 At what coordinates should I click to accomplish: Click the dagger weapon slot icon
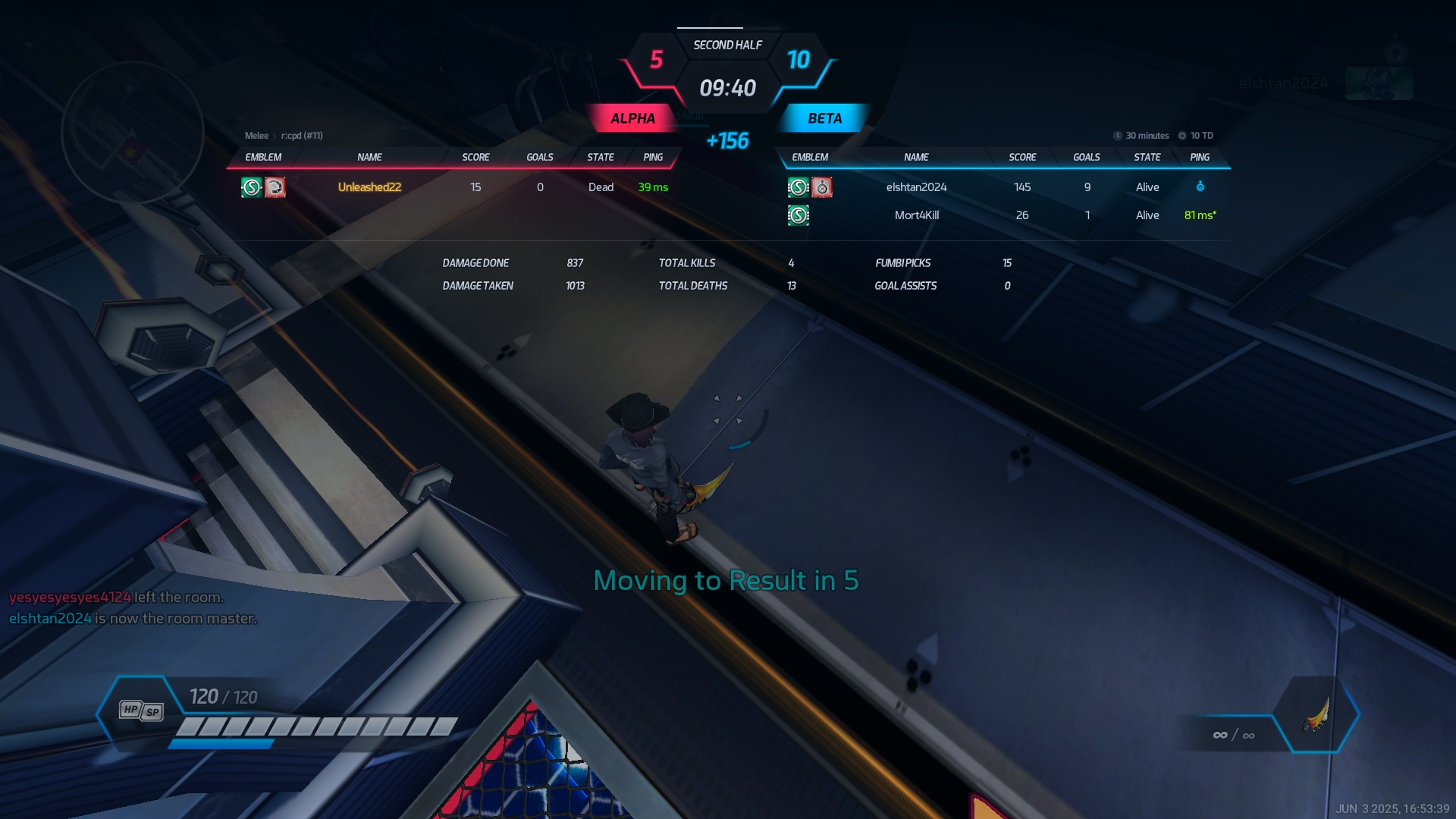[1316, 714]
